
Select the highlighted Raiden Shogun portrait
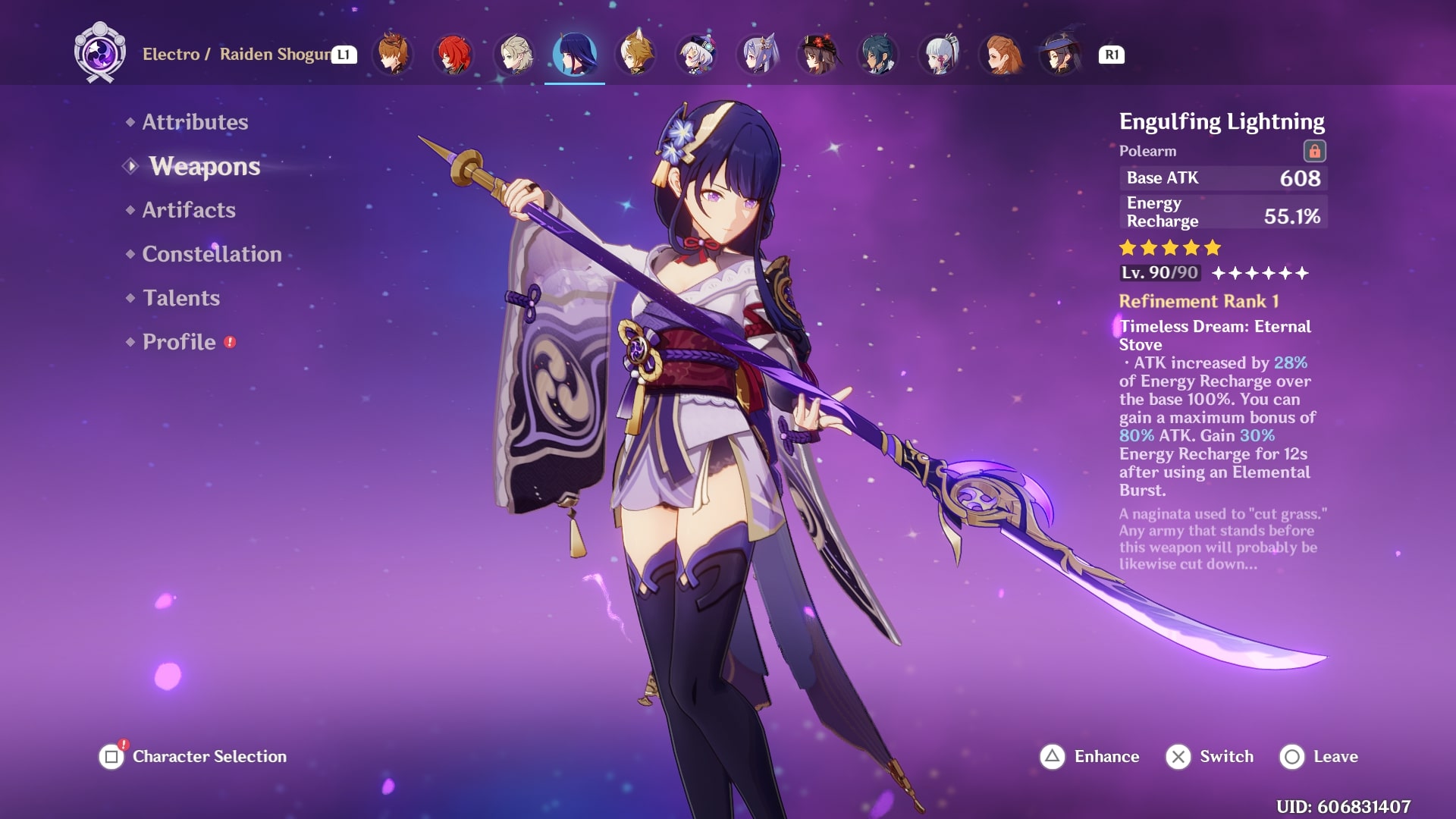(575, 55)
